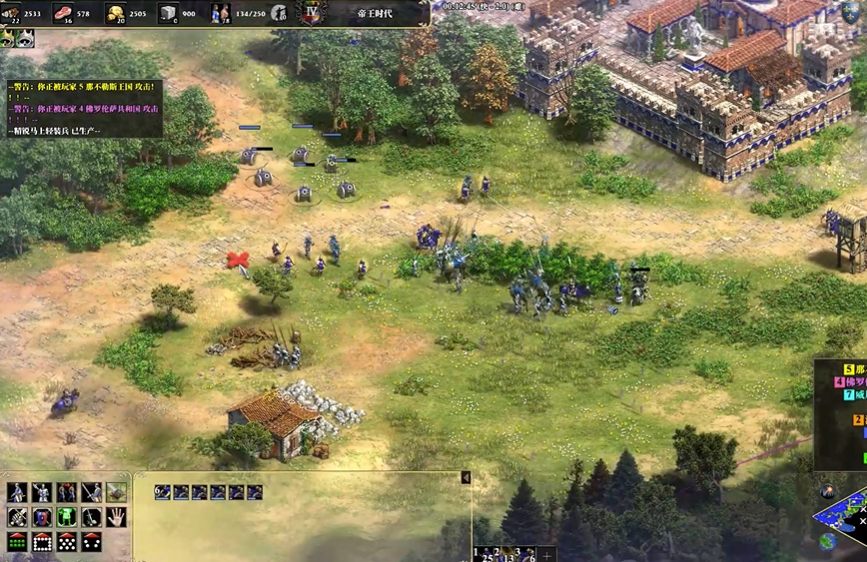
Task: Activate the no-attack stance sheathed sword icon
Action: coord(91,517)
